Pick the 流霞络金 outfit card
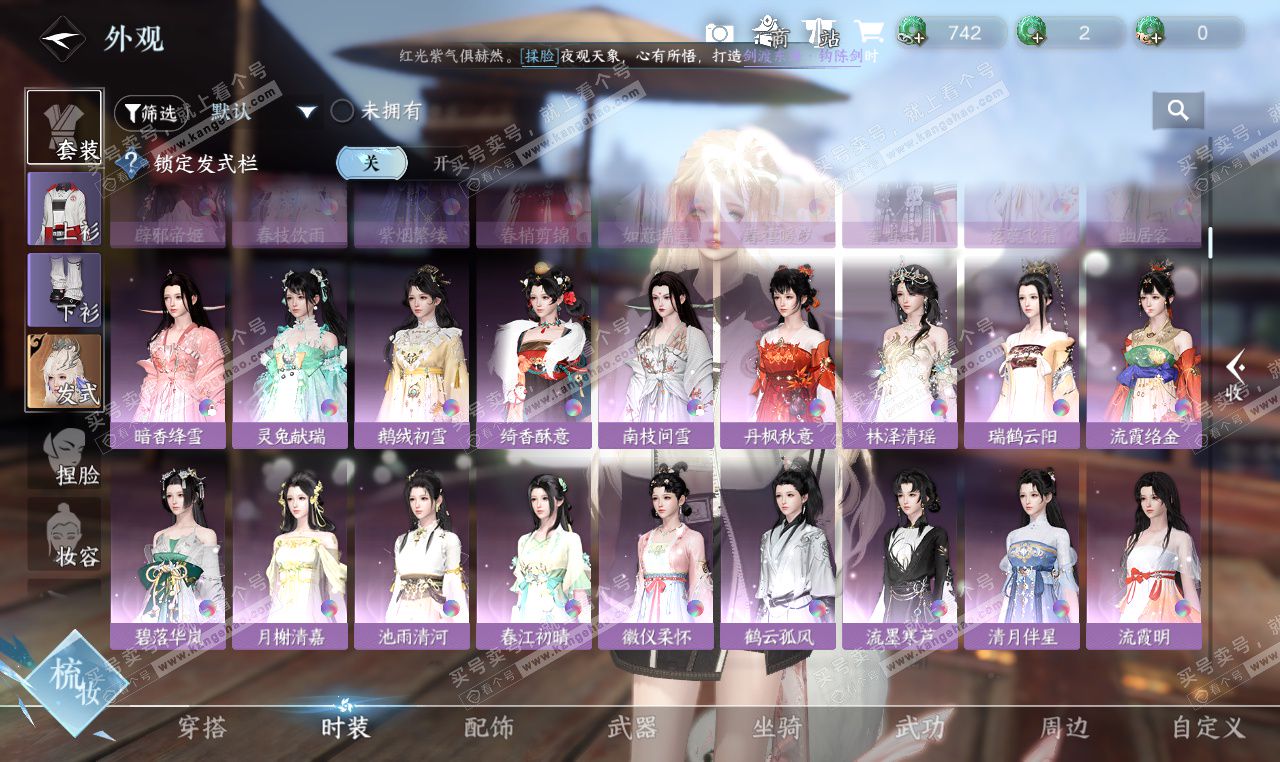Screen dimensions: 1280x762 [1144, 355]
